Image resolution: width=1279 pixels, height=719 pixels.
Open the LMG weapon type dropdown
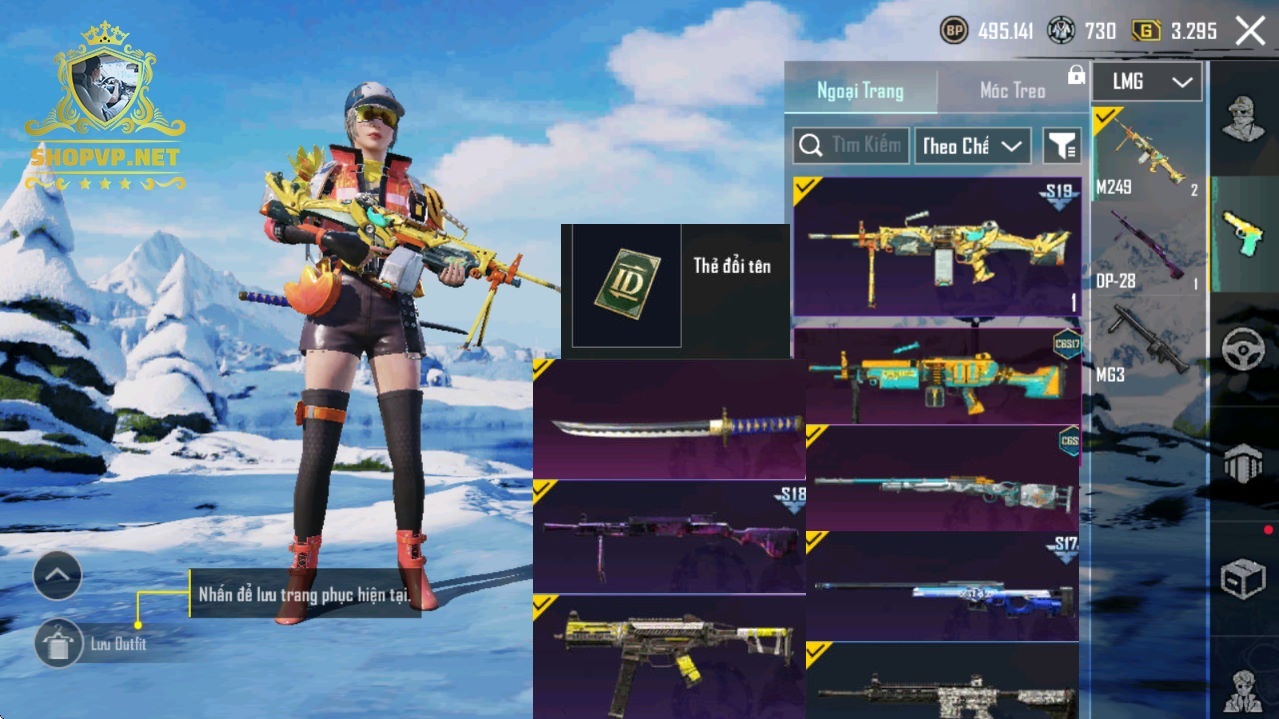tap(1147, 82)
